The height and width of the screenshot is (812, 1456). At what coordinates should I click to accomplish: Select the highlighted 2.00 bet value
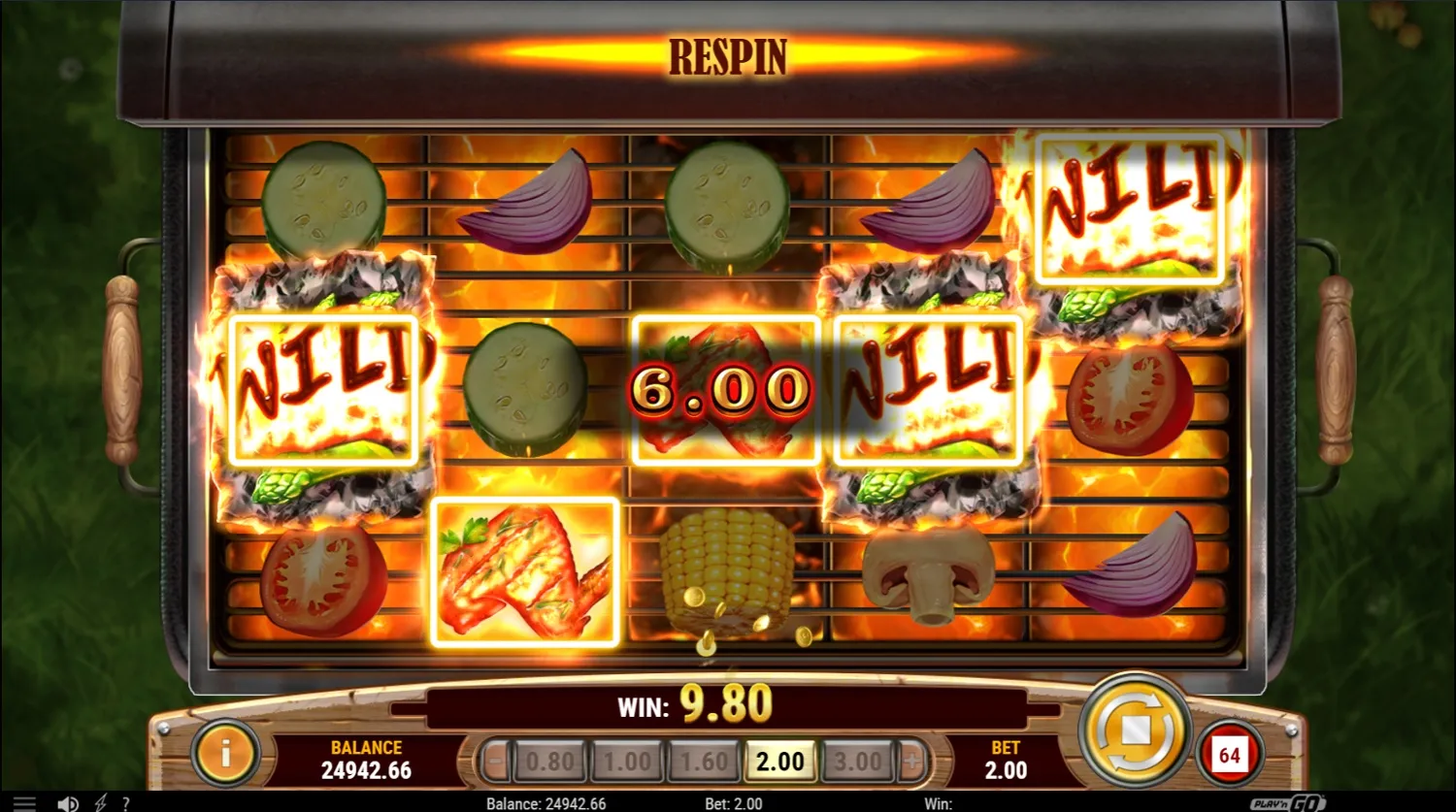[x=780, y=762]
